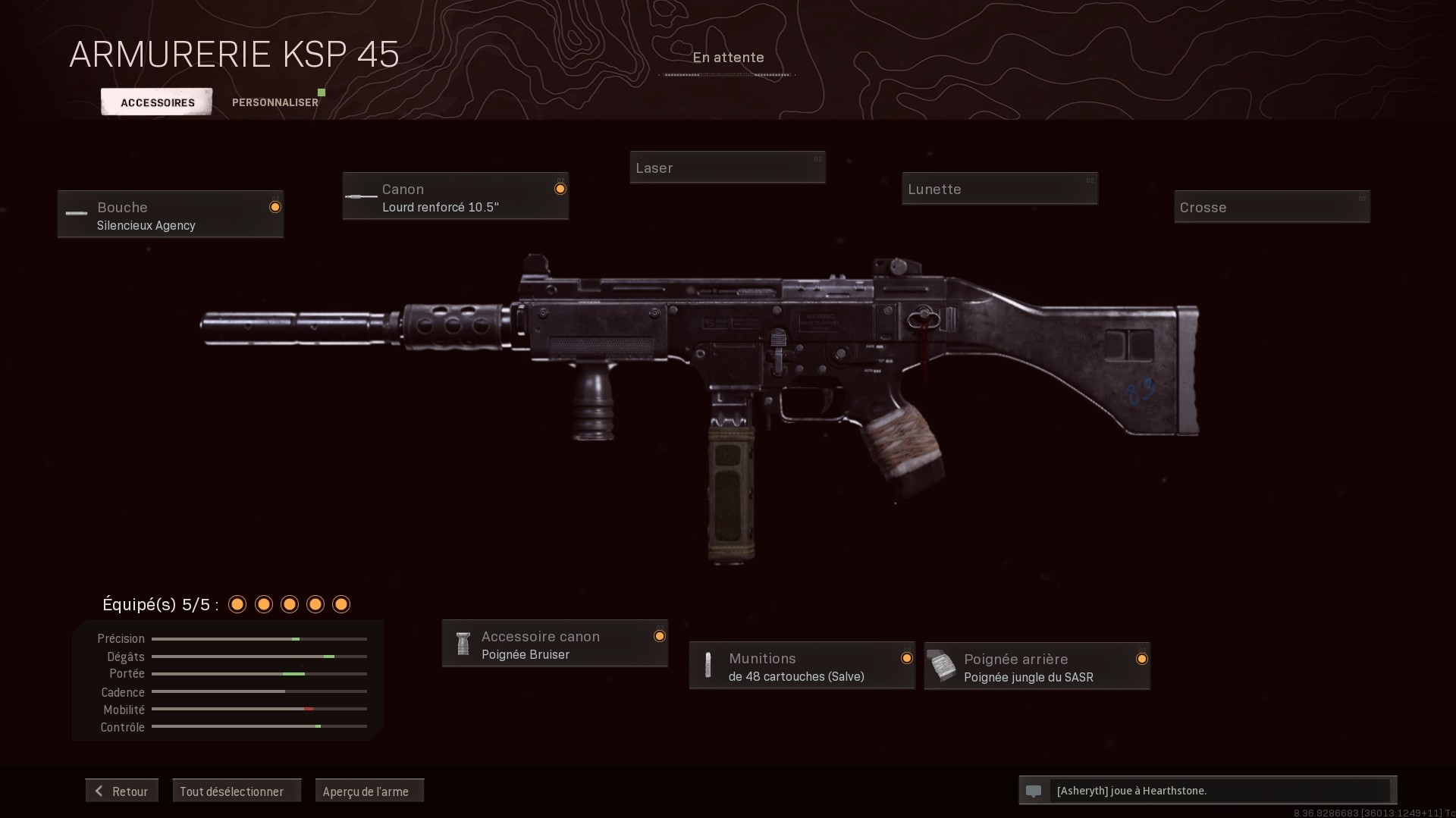Viewport: 1456px width, 818px height.
Task: Switch to the Accessoires tab
Action: (x=157, y=102)
